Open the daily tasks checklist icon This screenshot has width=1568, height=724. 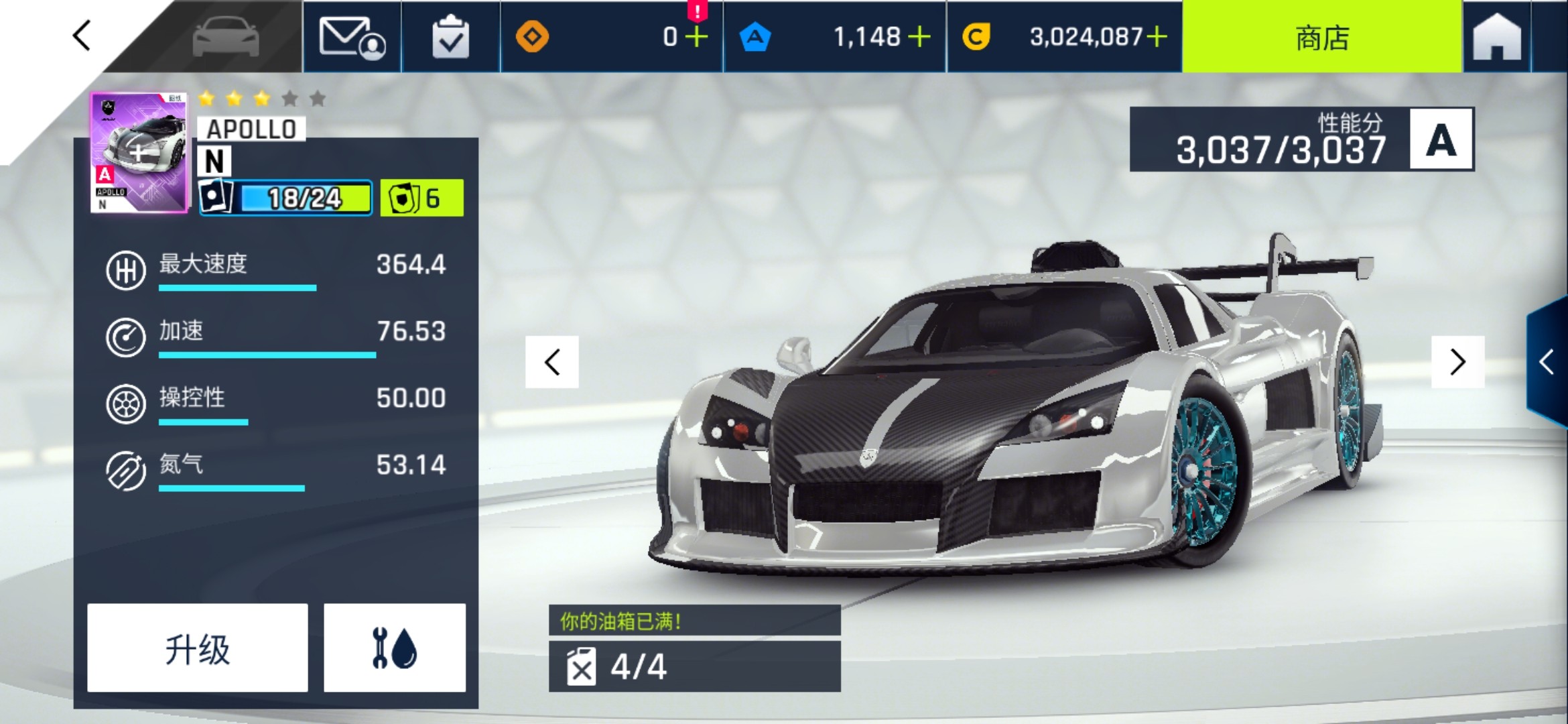[x=450, y=38]
